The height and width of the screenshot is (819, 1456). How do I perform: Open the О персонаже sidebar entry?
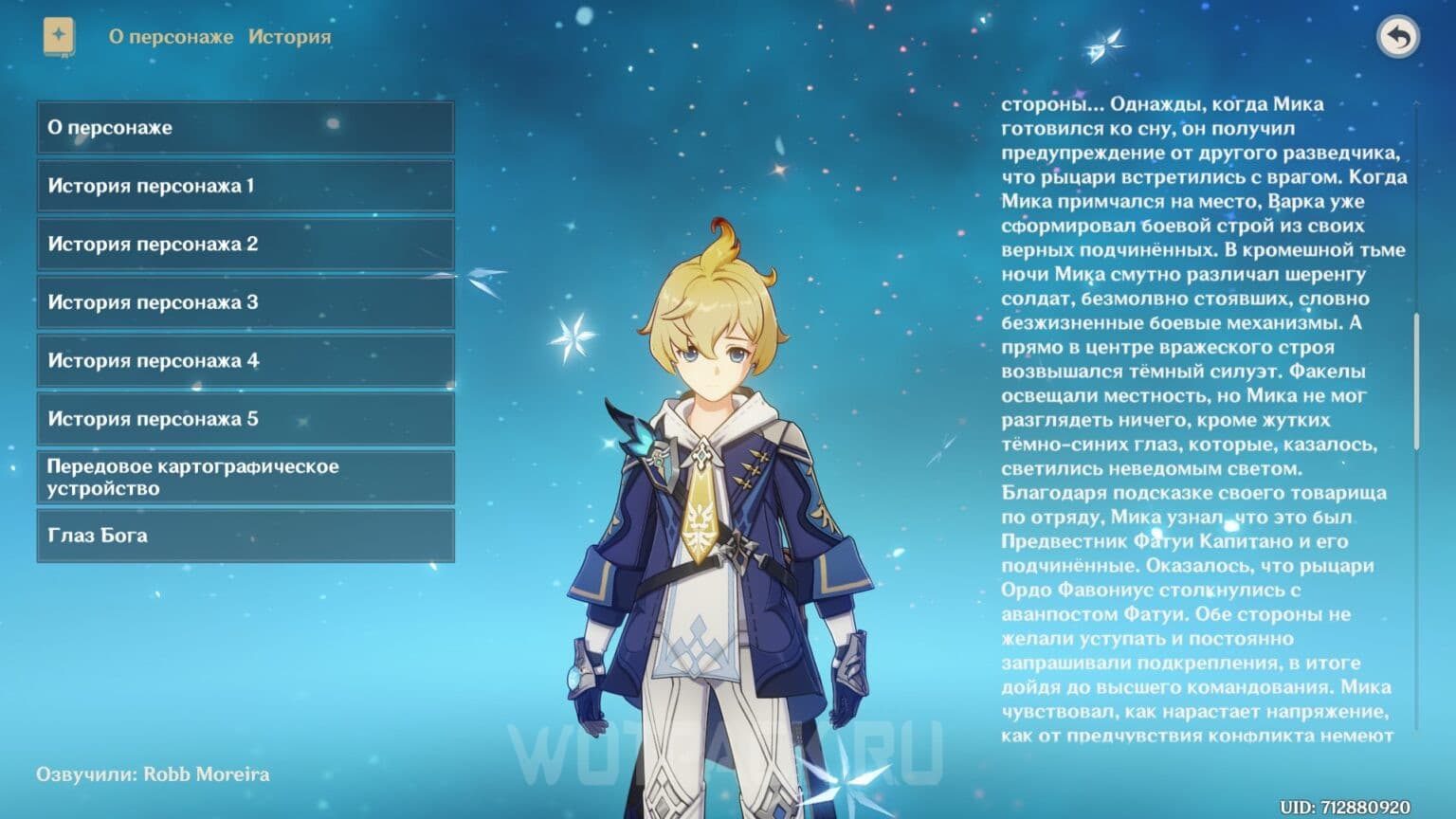245,127
